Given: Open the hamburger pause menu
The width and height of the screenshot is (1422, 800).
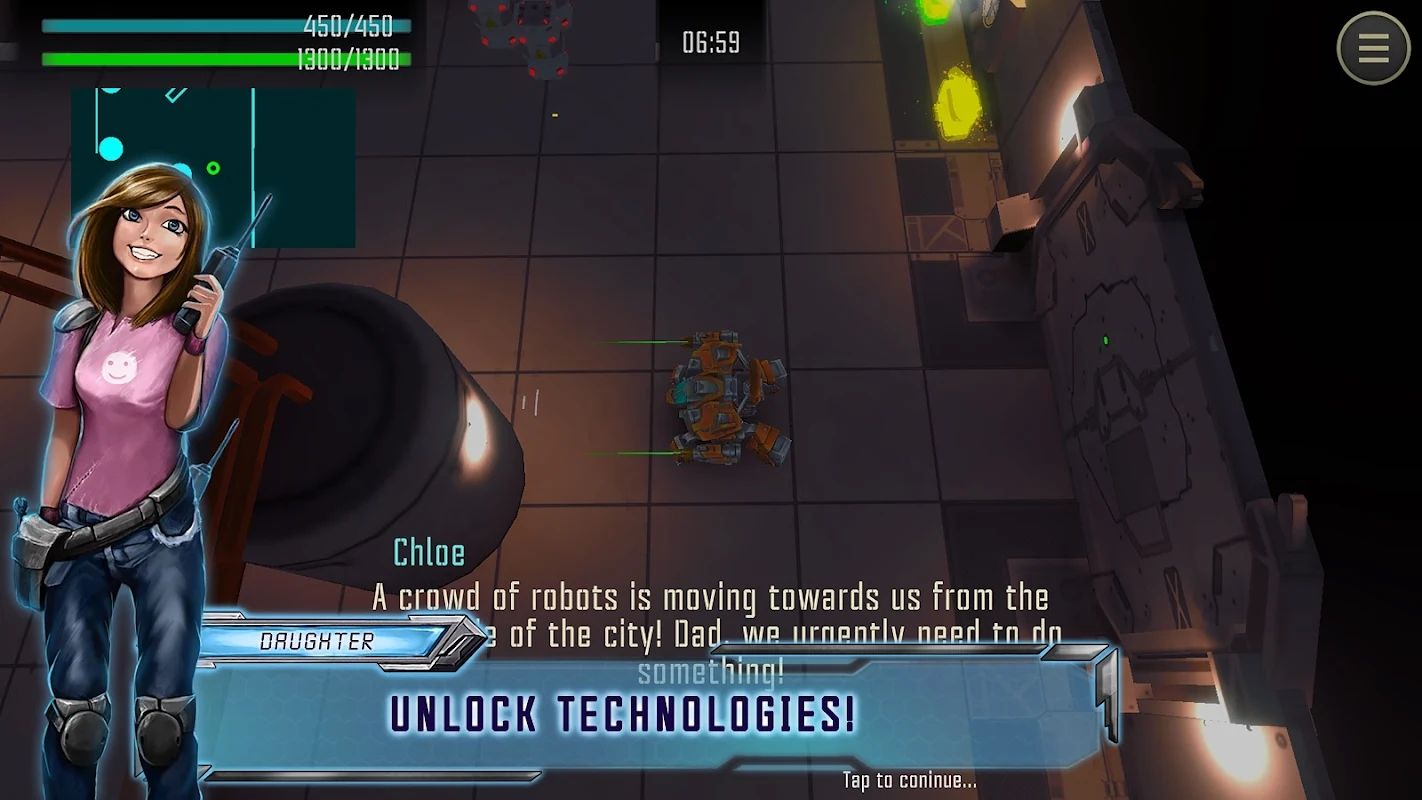Looking at the screenshot, I should click(1372, 47).
